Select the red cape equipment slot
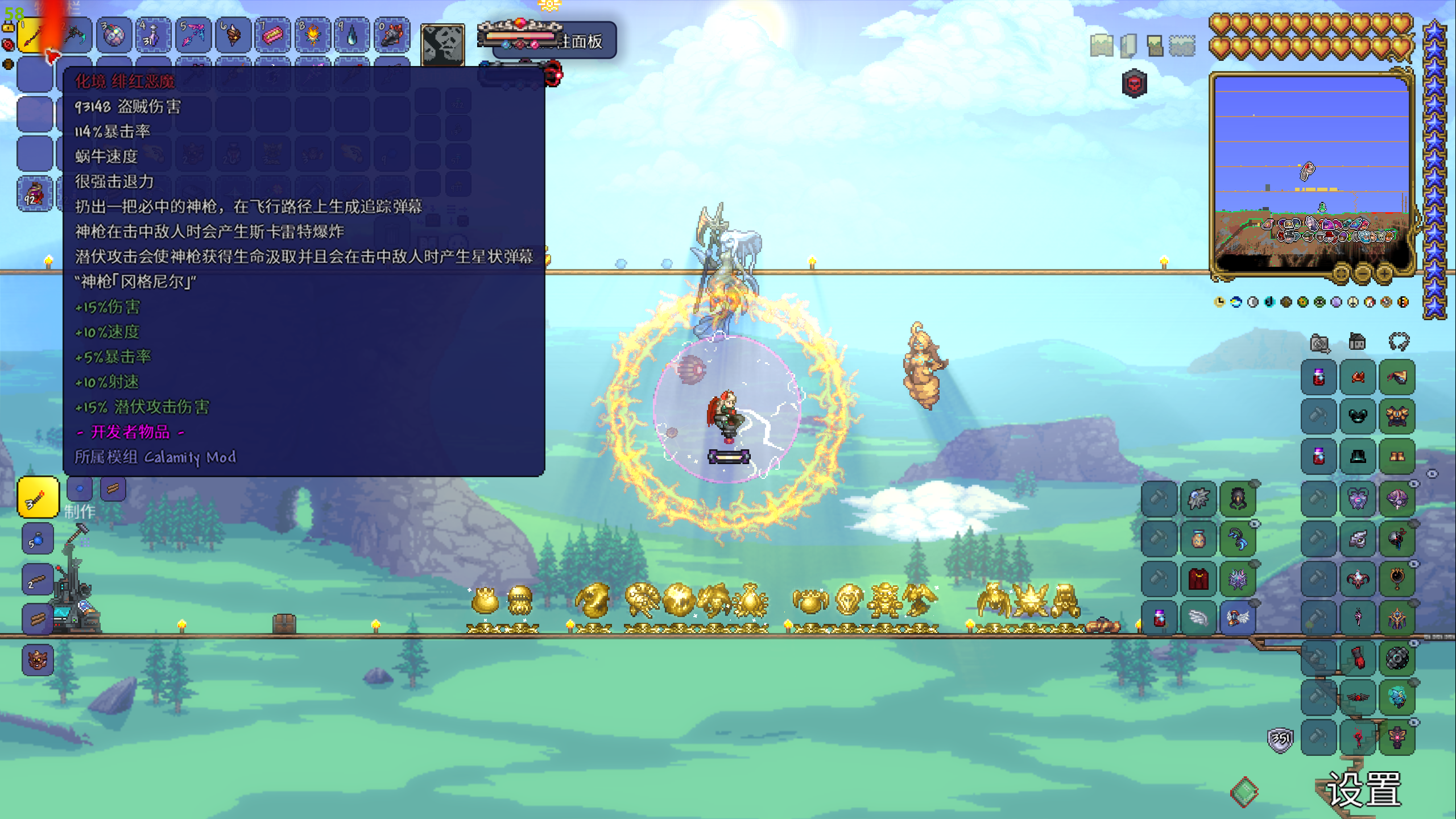 pos(1199,579)
